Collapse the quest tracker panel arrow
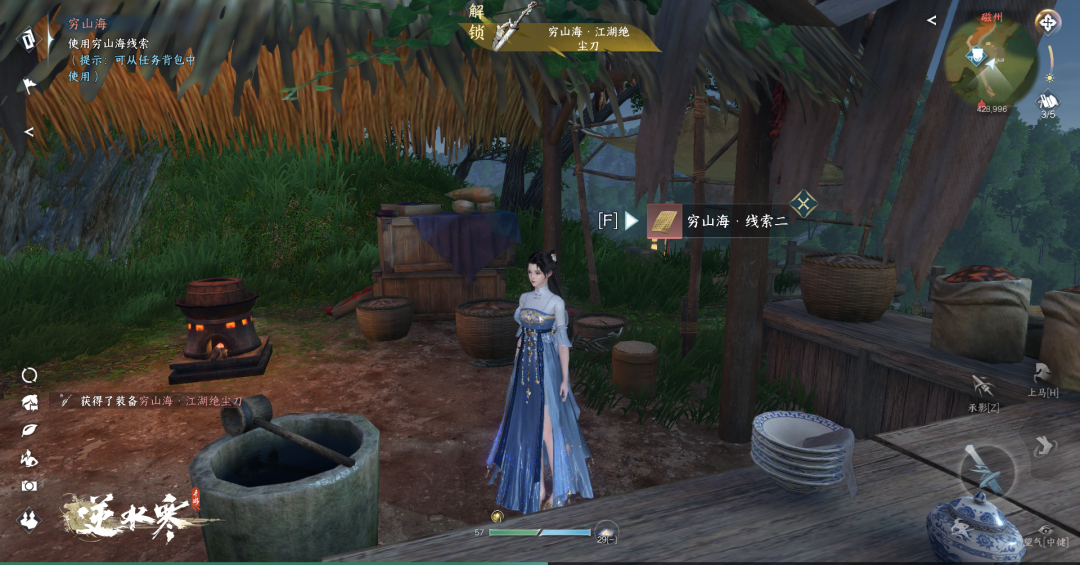 point(29,131)
